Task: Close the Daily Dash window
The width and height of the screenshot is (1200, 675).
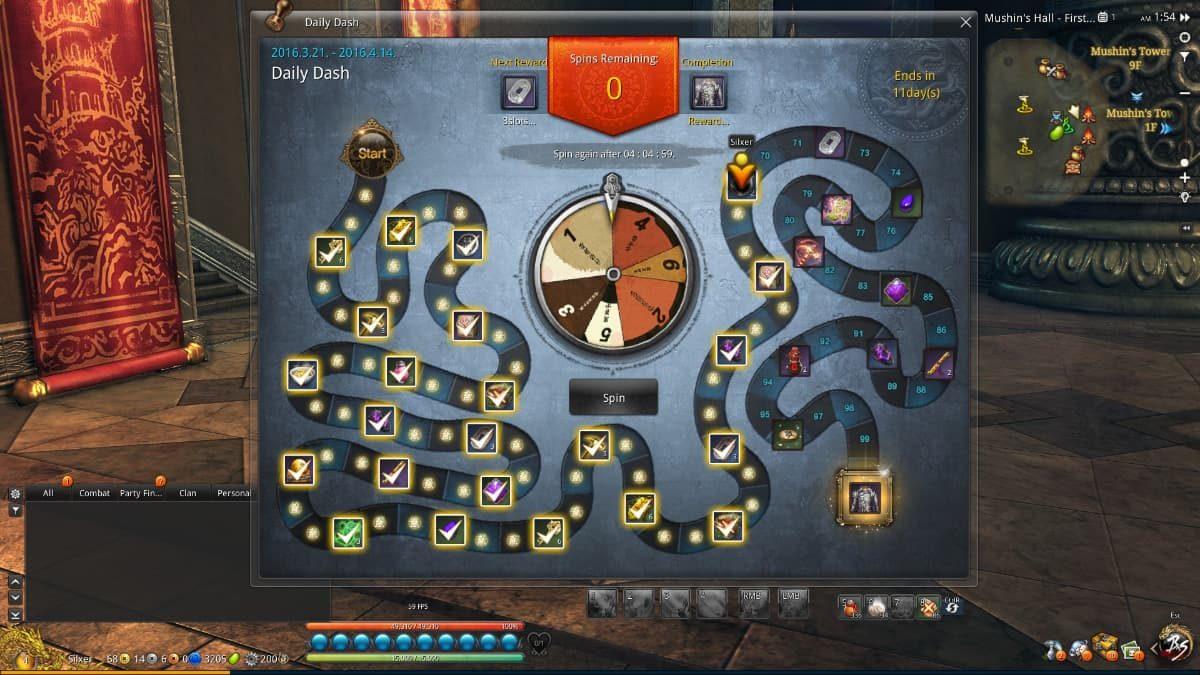Action: pyautogui.click(x=965, y=22)
